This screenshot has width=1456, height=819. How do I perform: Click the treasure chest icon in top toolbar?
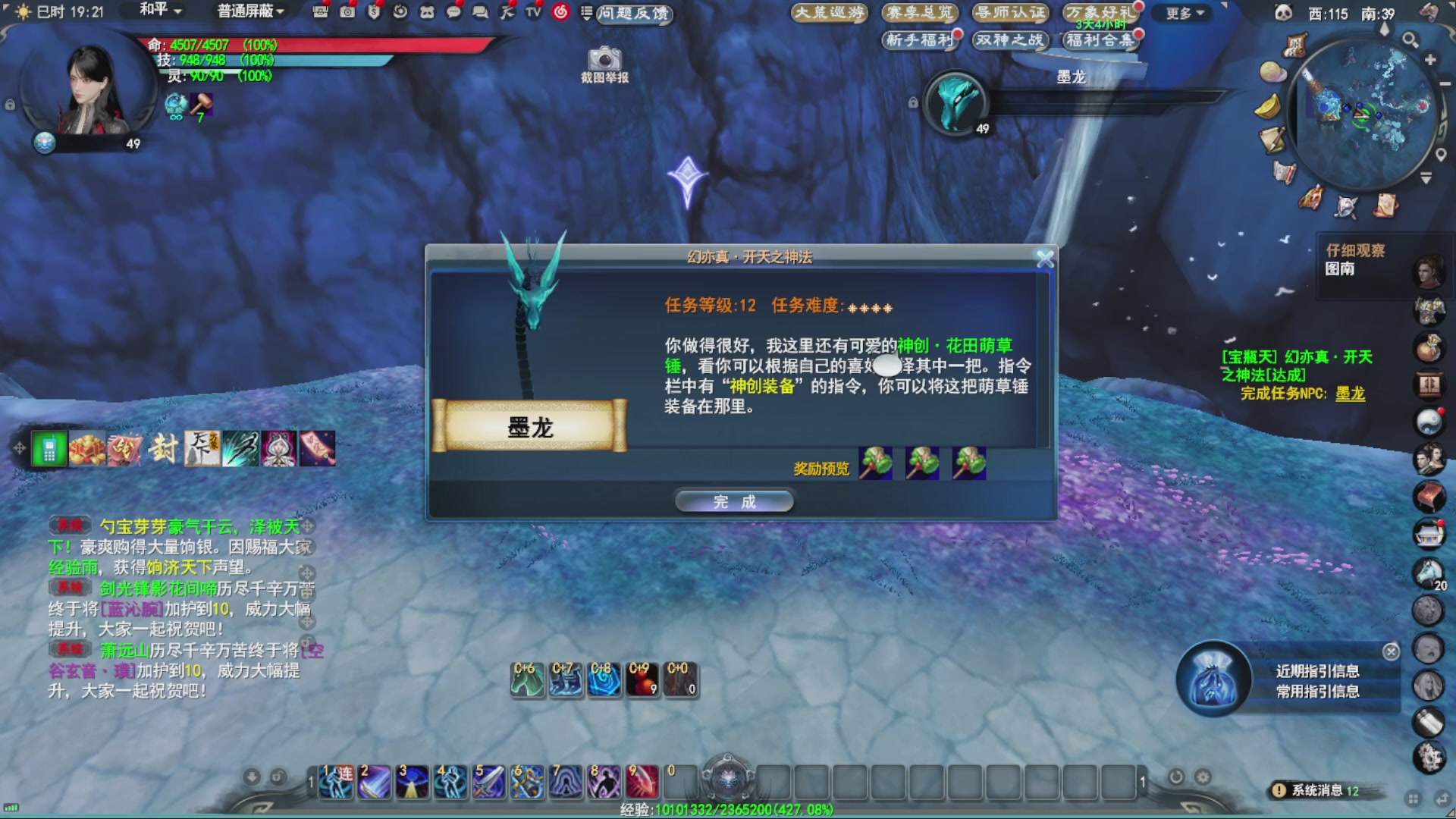pyautogui.click(x=322, y=11)
